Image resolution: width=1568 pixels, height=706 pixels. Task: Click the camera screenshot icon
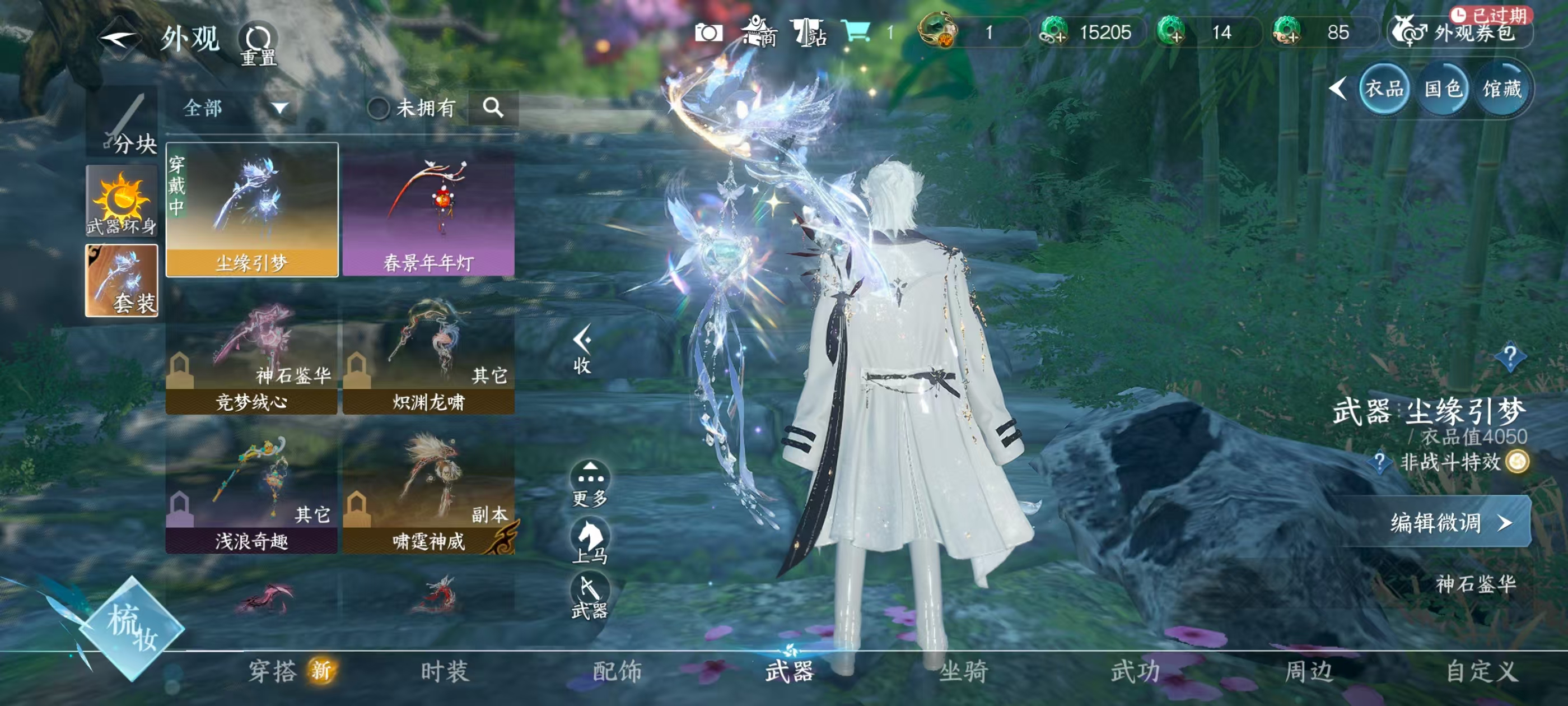point(710,34)
